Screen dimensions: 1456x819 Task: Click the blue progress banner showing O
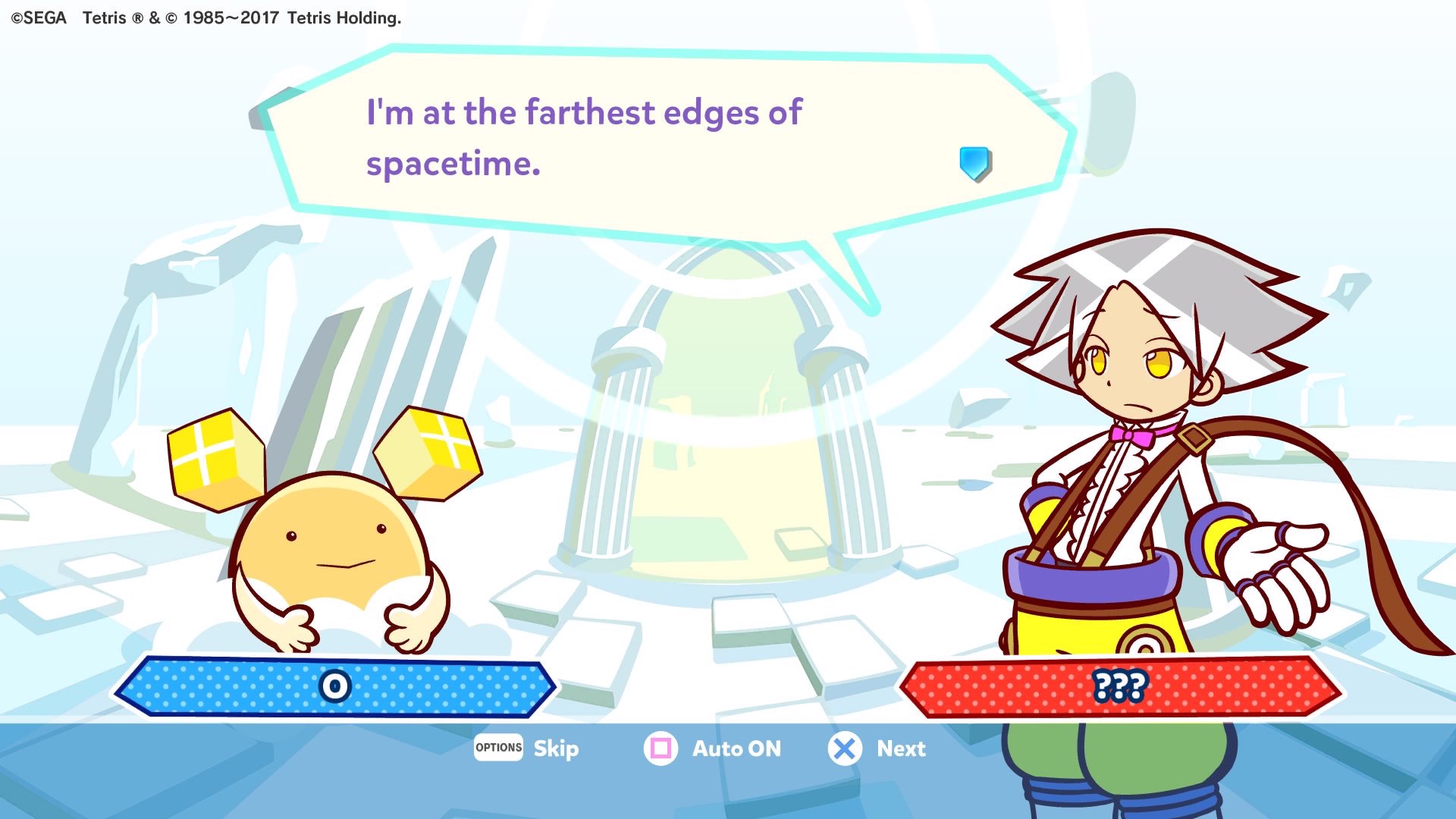[x=334, y=687]
